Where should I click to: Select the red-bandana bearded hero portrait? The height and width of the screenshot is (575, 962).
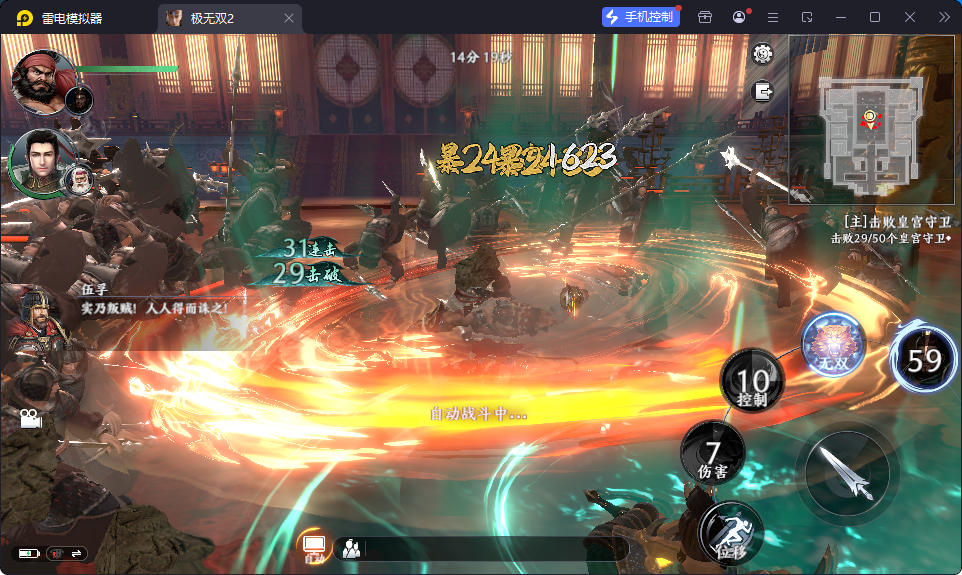point(42,82)
